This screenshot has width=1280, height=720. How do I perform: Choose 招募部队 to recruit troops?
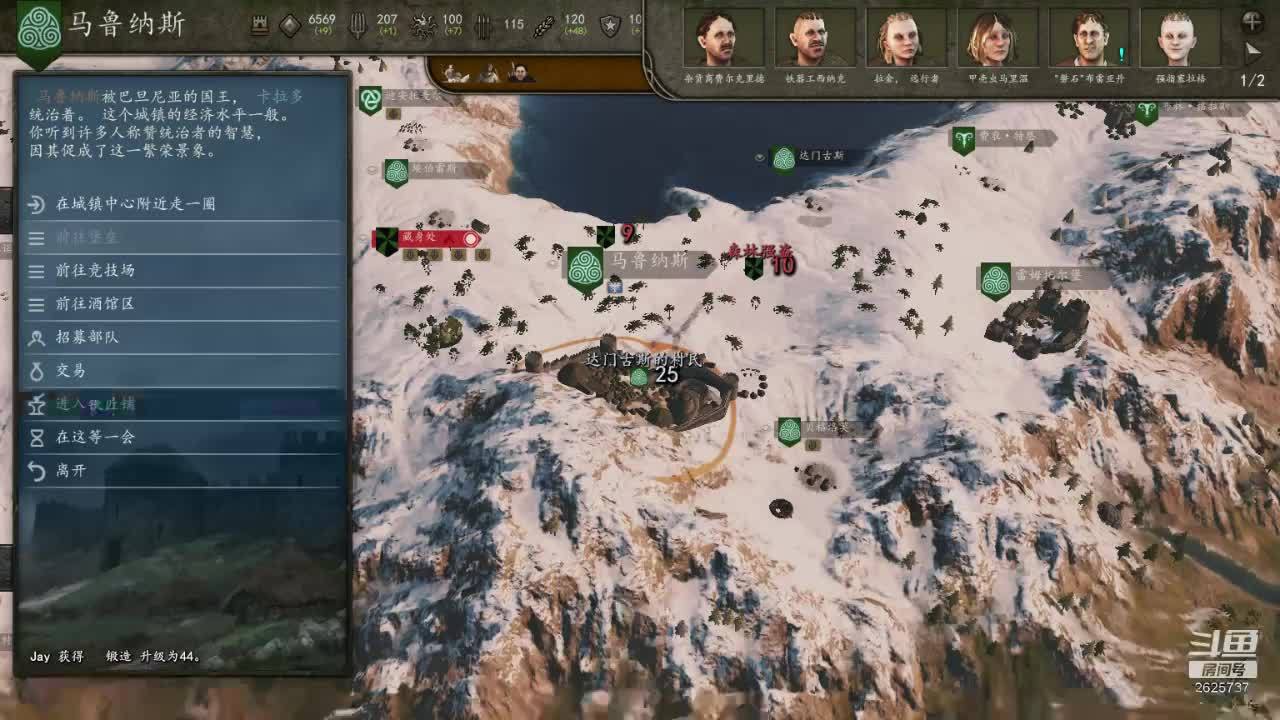(87, 337)
